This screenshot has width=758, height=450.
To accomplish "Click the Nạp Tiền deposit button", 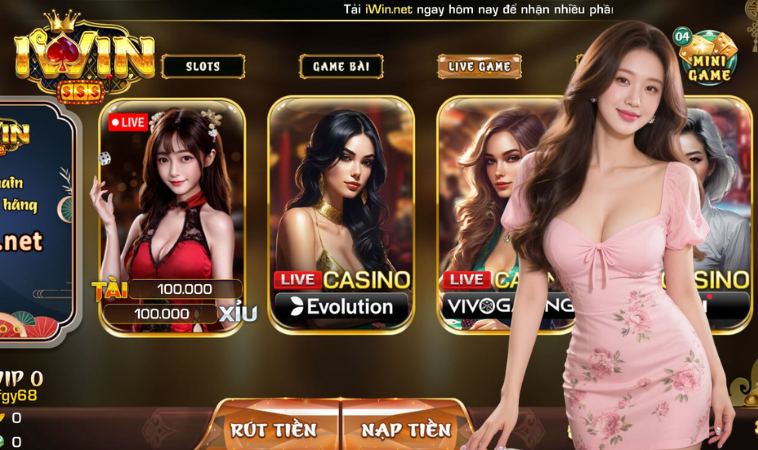I will (x=405, y=428).
